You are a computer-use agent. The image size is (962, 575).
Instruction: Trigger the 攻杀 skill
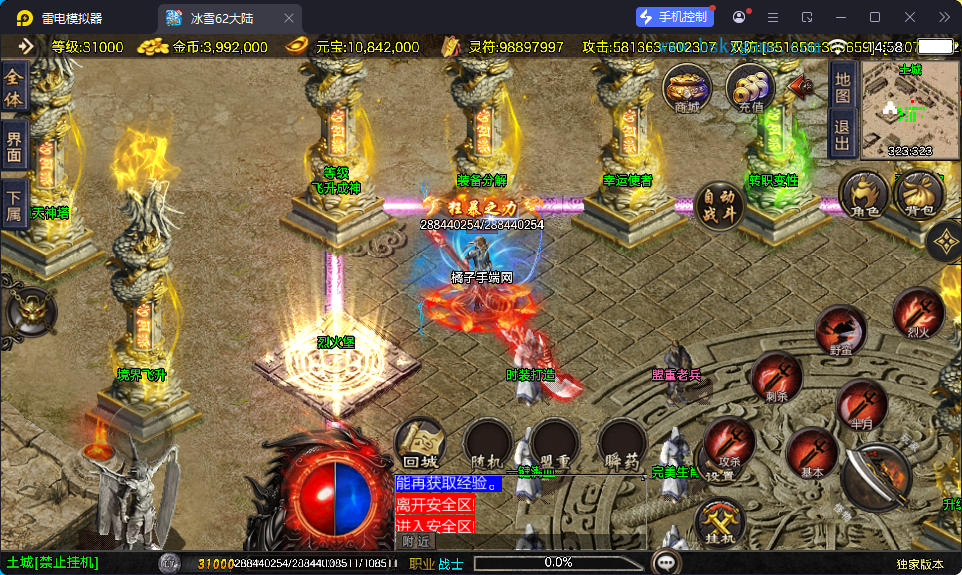[x=729, y=444]
